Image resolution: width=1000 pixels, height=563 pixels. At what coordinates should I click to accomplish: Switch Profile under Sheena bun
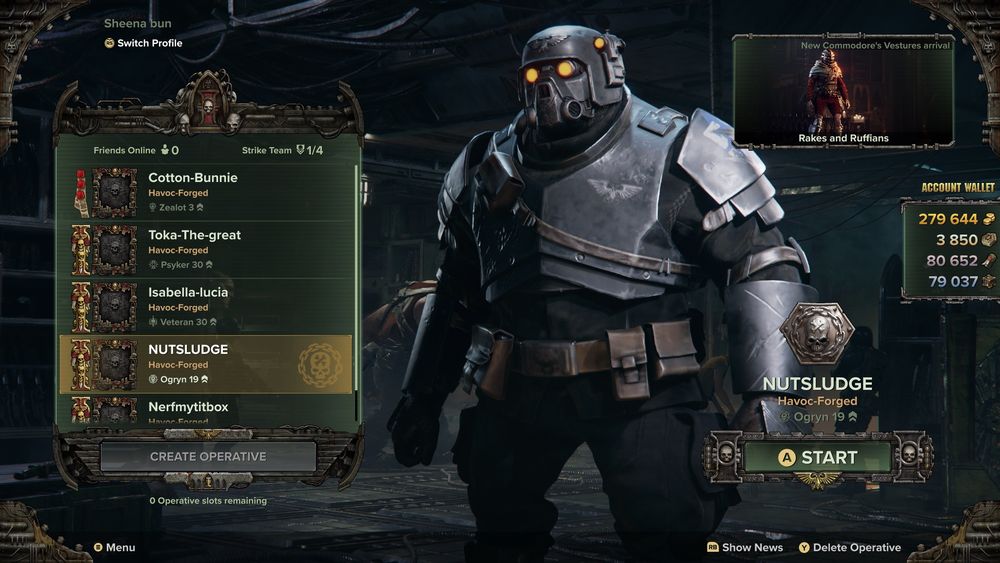pos(149,43)
